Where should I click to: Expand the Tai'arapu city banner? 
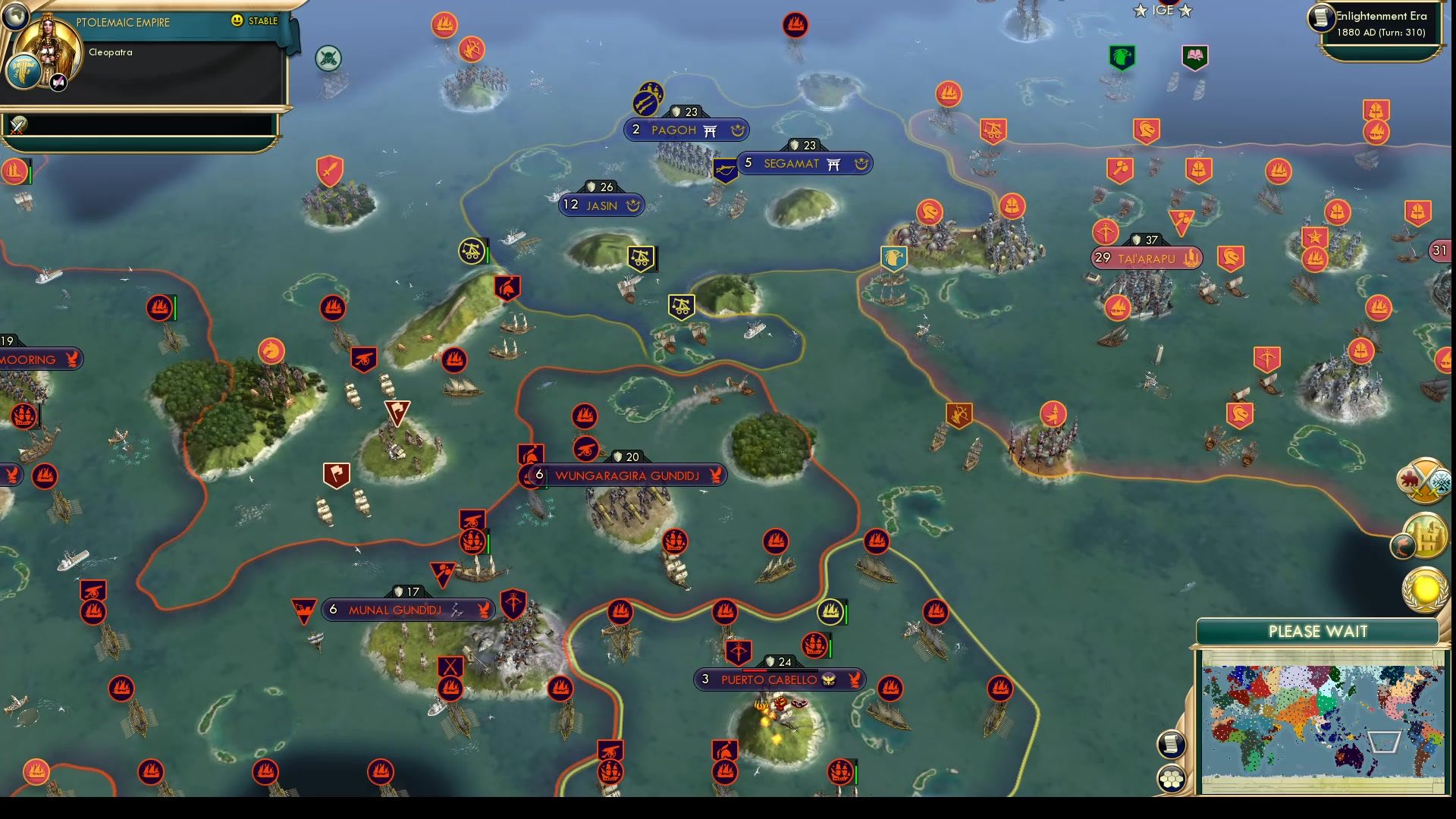(x=1145, y=259)
